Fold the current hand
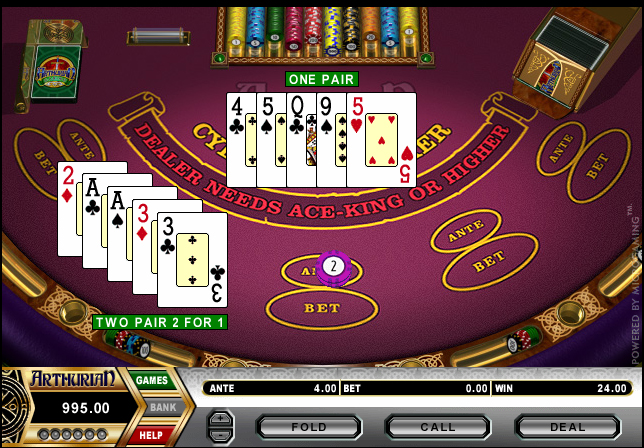Screen dimensions: 644x448 point(308,427)
